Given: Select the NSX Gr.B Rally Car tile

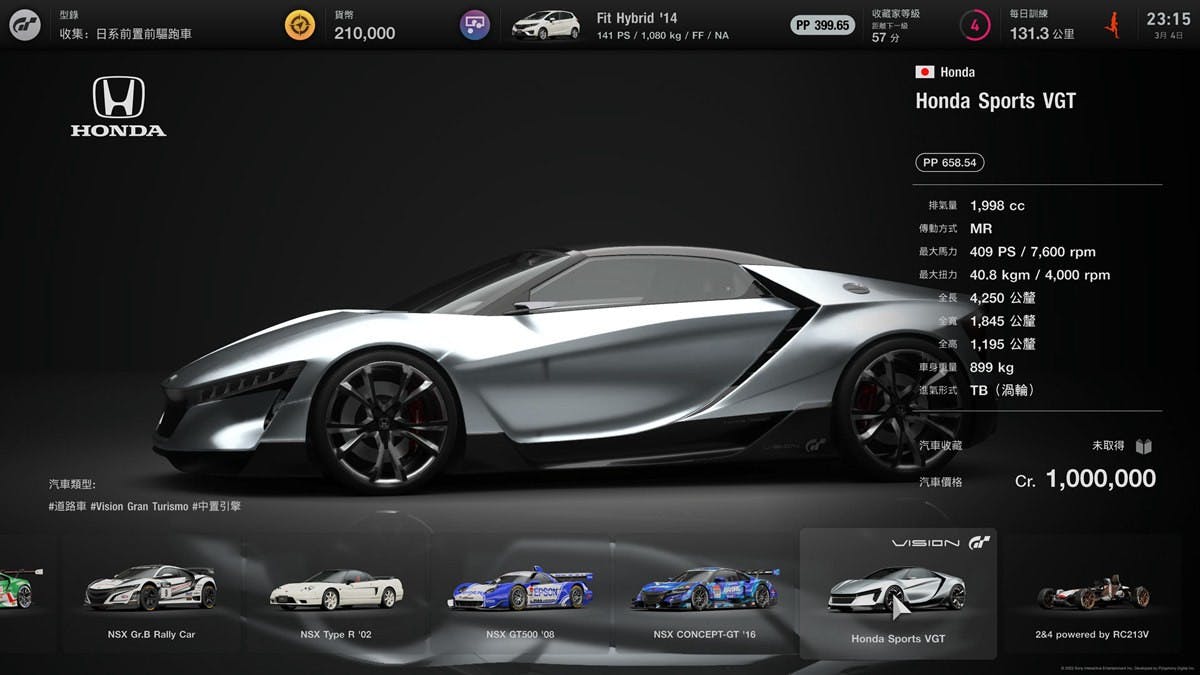Looking at the screenshot, I should (151, 596).
